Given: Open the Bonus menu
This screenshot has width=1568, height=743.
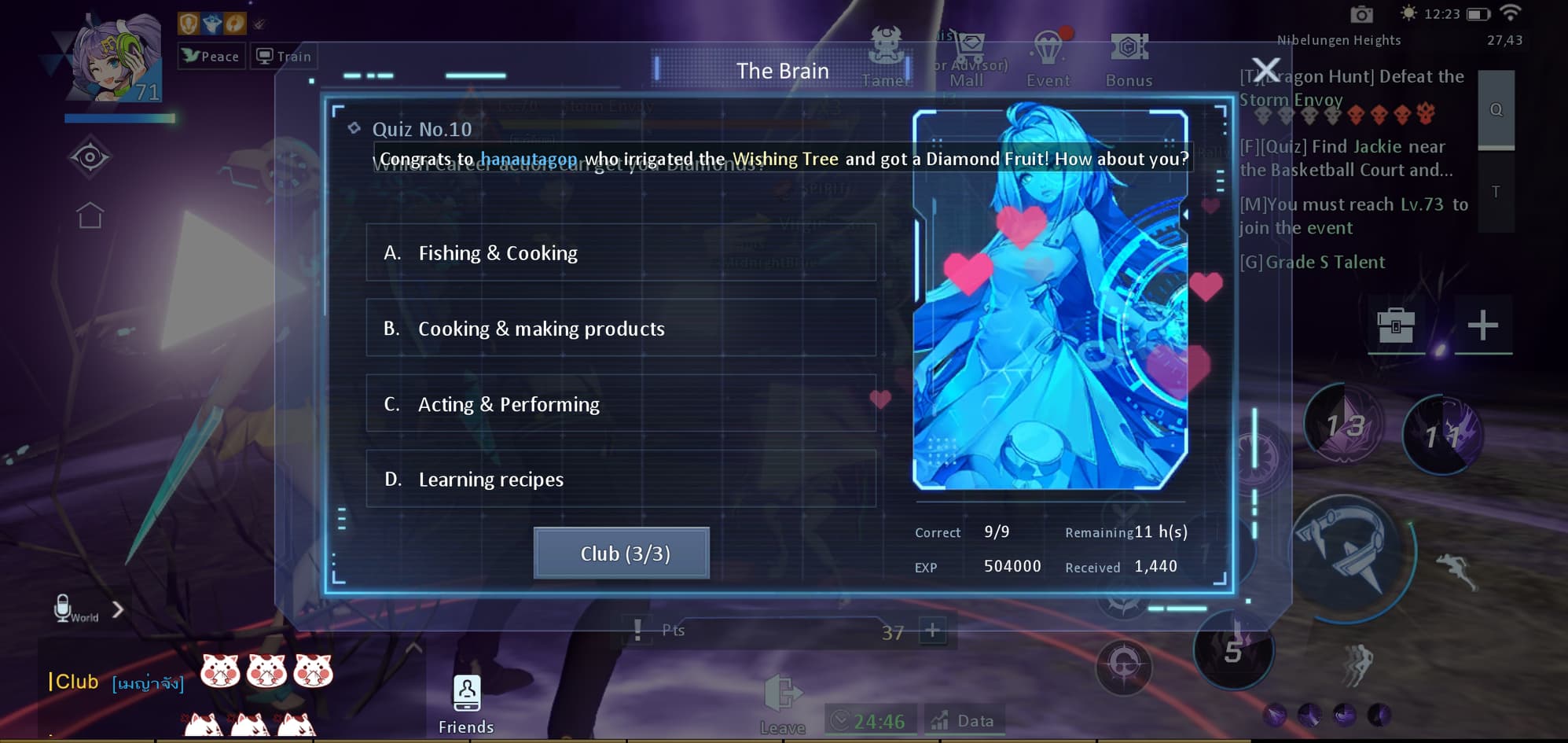Looking at the screenshot, I should click(x=1129, y=59).
